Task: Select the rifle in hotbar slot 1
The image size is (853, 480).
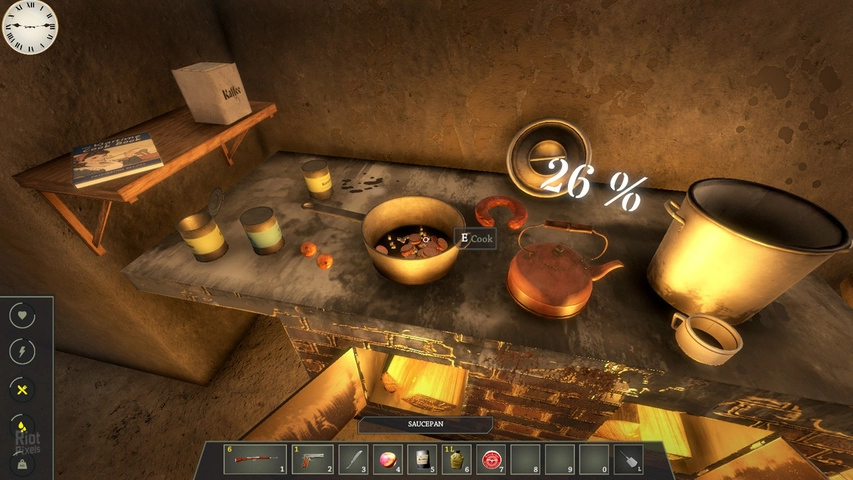Action: click(x=256, y=459)
